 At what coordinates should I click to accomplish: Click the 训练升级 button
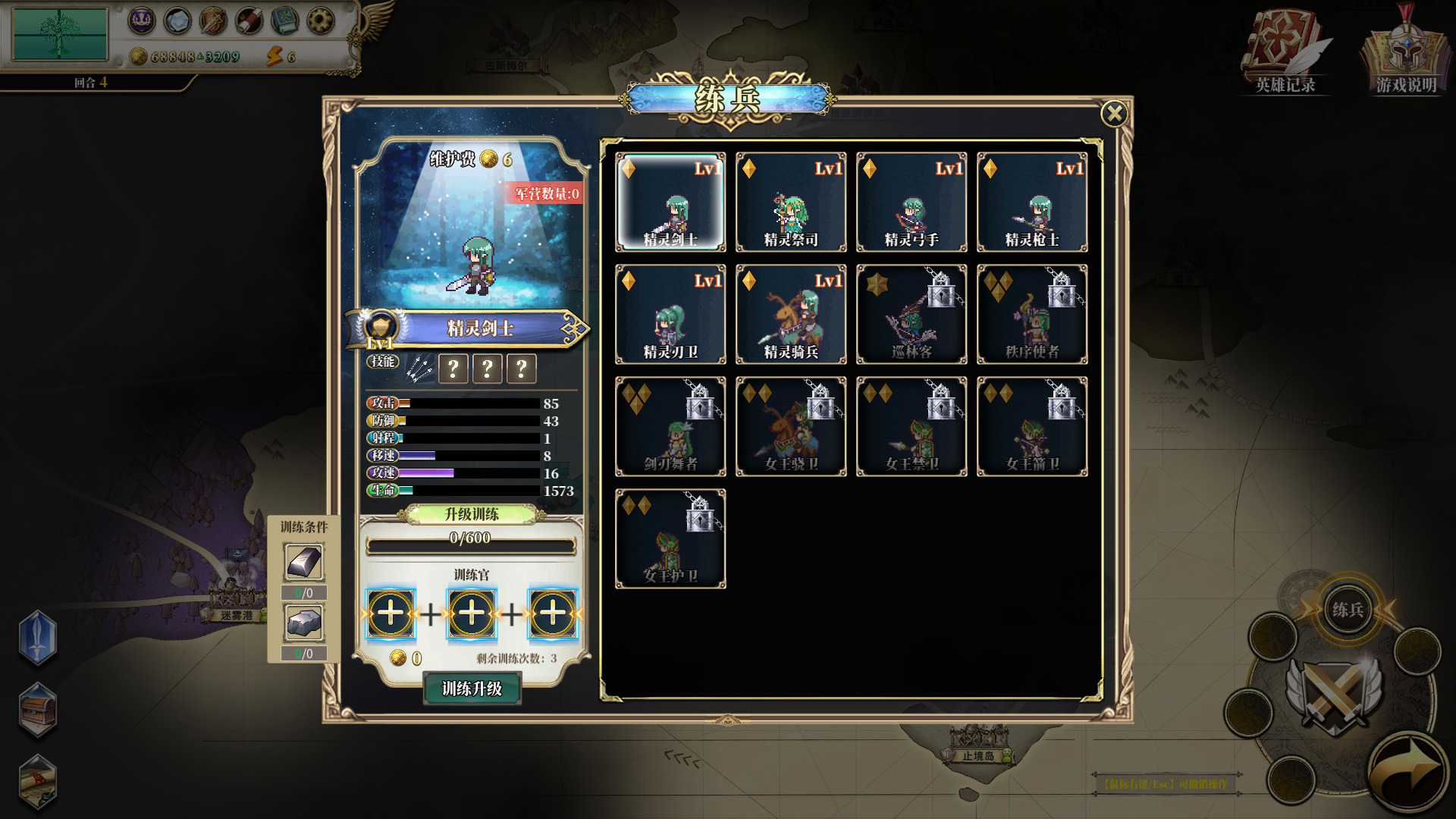(472, 689)
